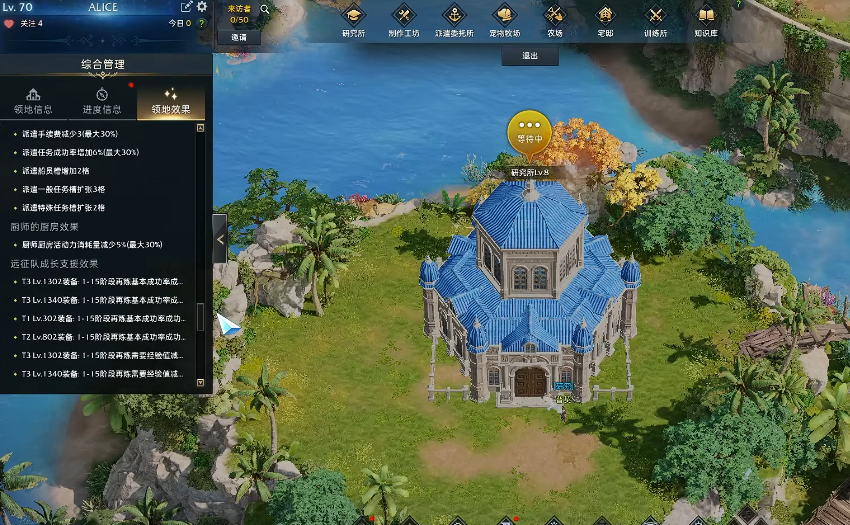
Task: Click the edit pencil icon beside ALICE
Action: (186, 7)
